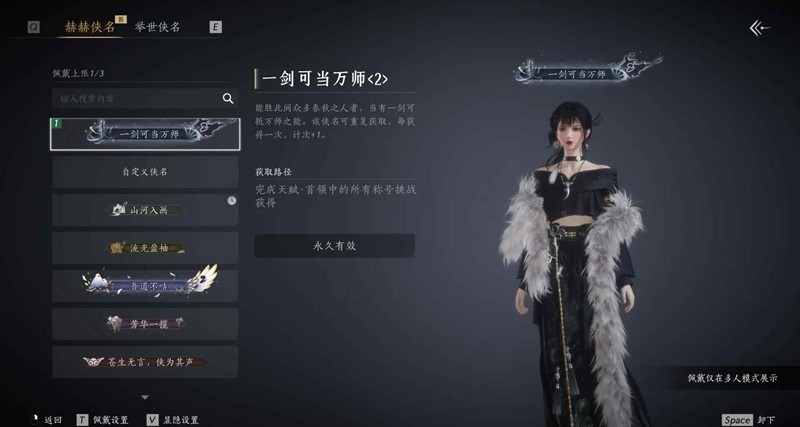Viewport: 800px width, 427px height.
Task: Select the 赫赫侠名 tab
Action: pos(90,27)
